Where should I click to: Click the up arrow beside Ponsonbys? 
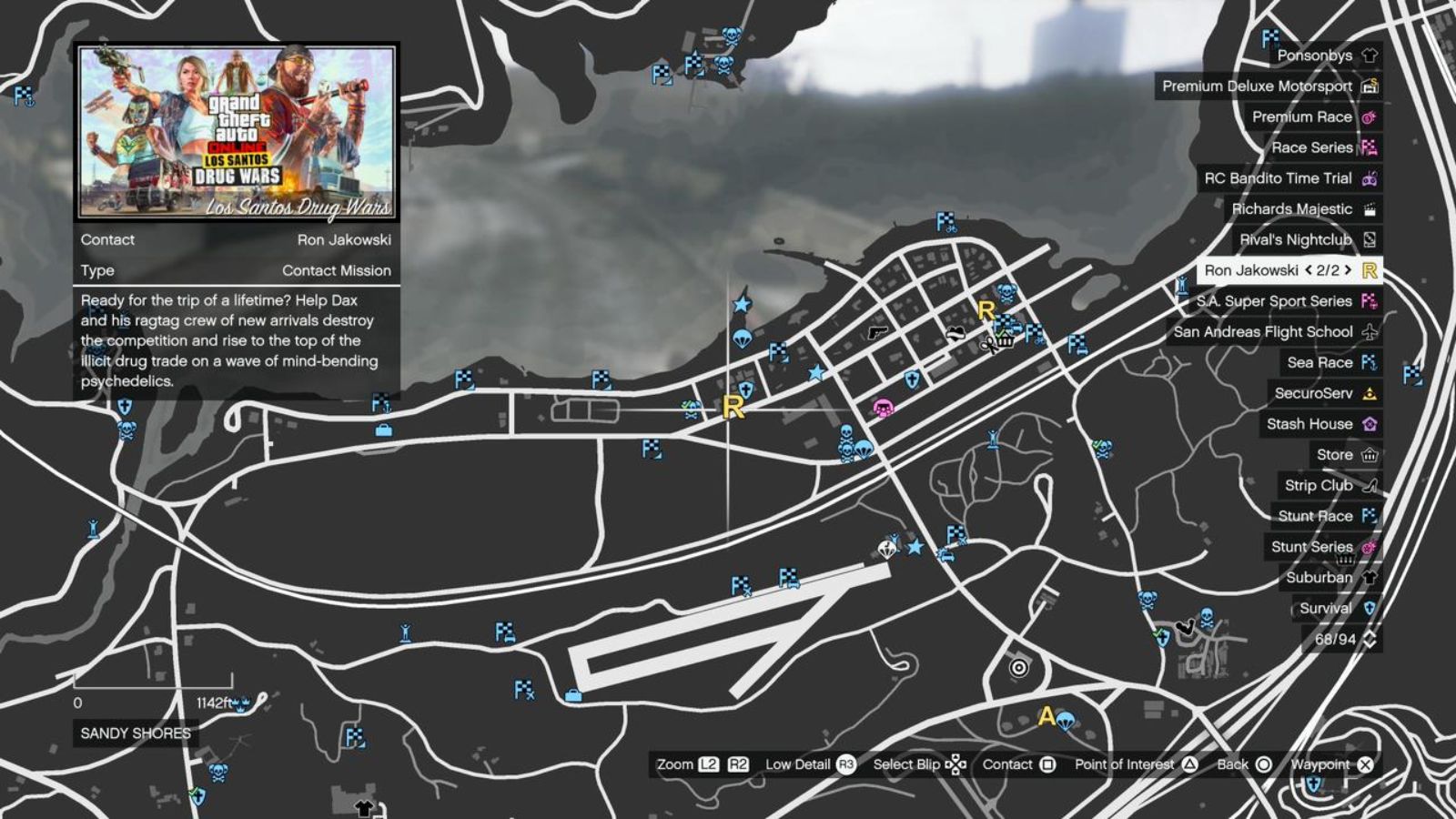[x=1370, y=56]
